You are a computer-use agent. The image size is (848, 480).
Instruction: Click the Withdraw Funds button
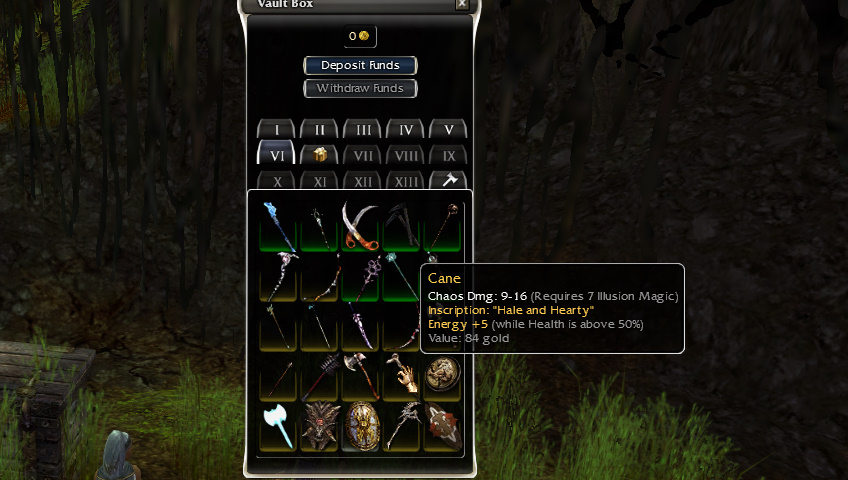(x=360, y=88)
